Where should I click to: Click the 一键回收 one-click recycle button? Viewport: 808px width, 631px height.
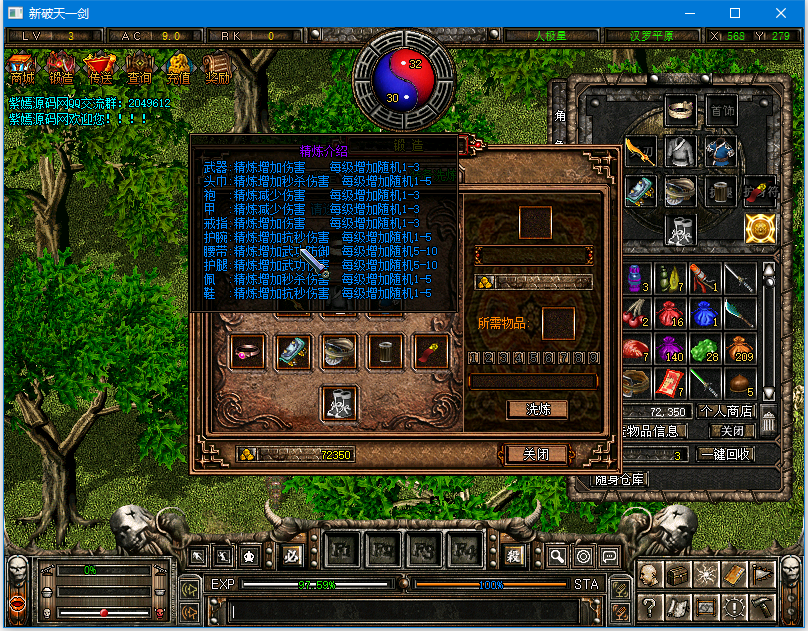[726, 454]
